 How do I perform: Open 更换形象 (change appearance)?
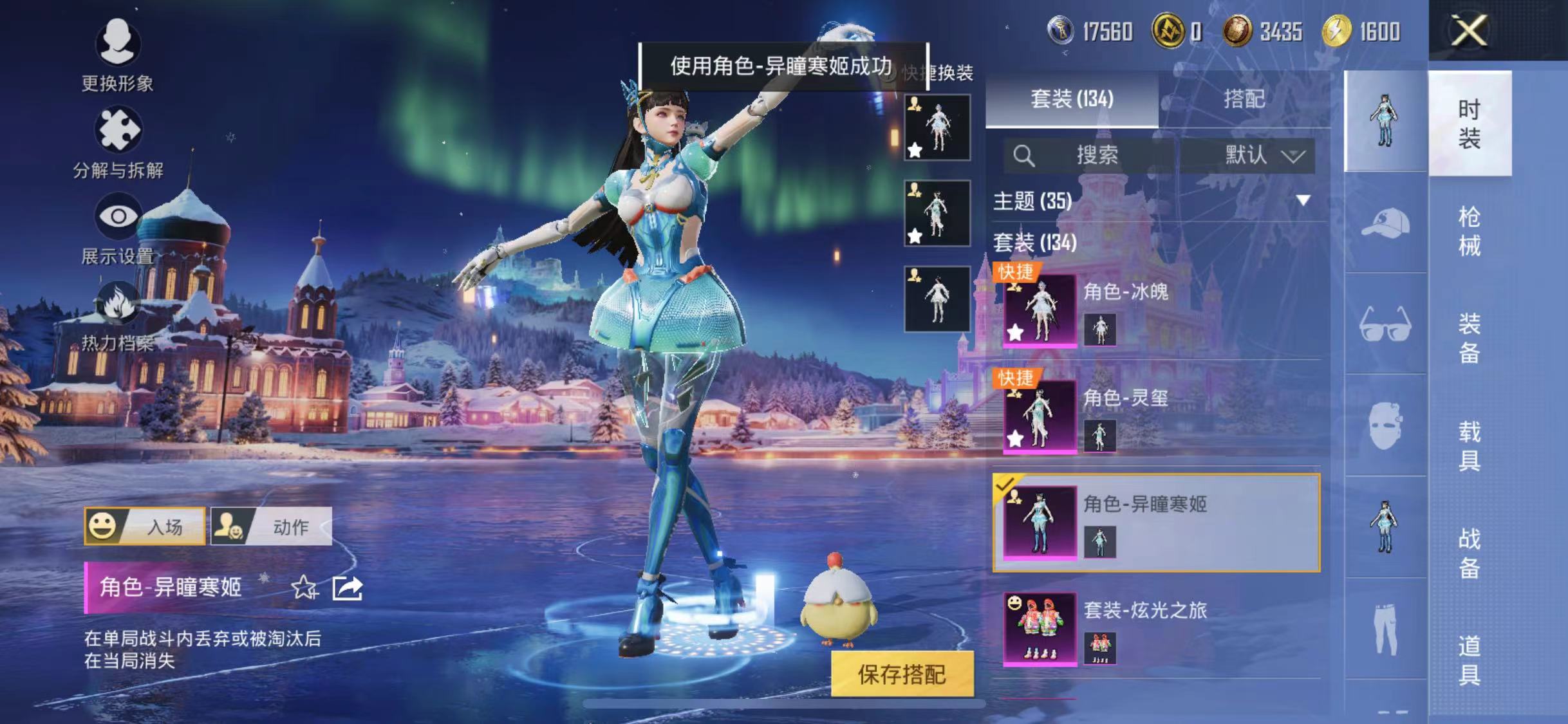(117, 44)
